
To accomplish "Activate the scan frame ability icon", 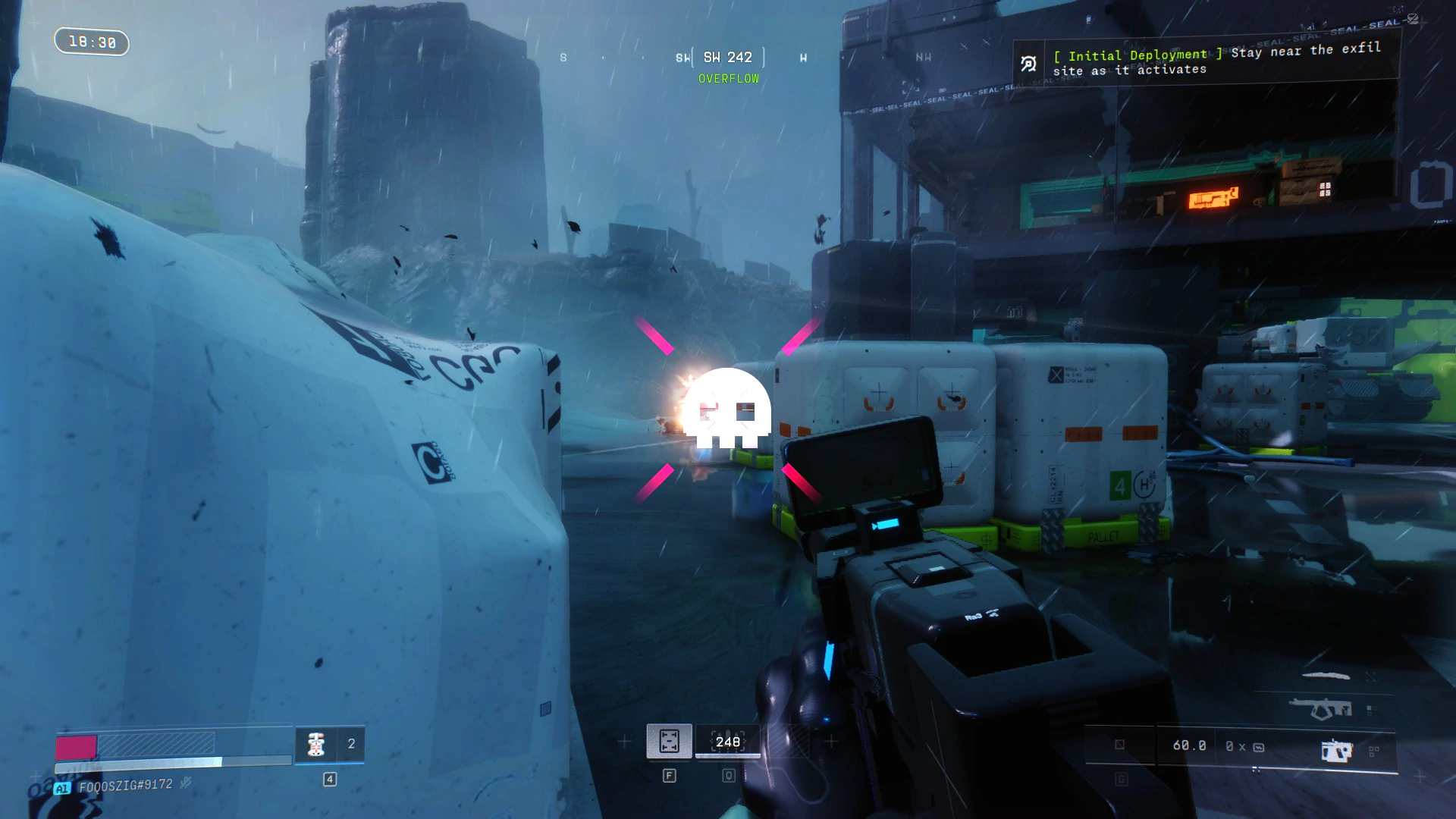I will [669, 741].
